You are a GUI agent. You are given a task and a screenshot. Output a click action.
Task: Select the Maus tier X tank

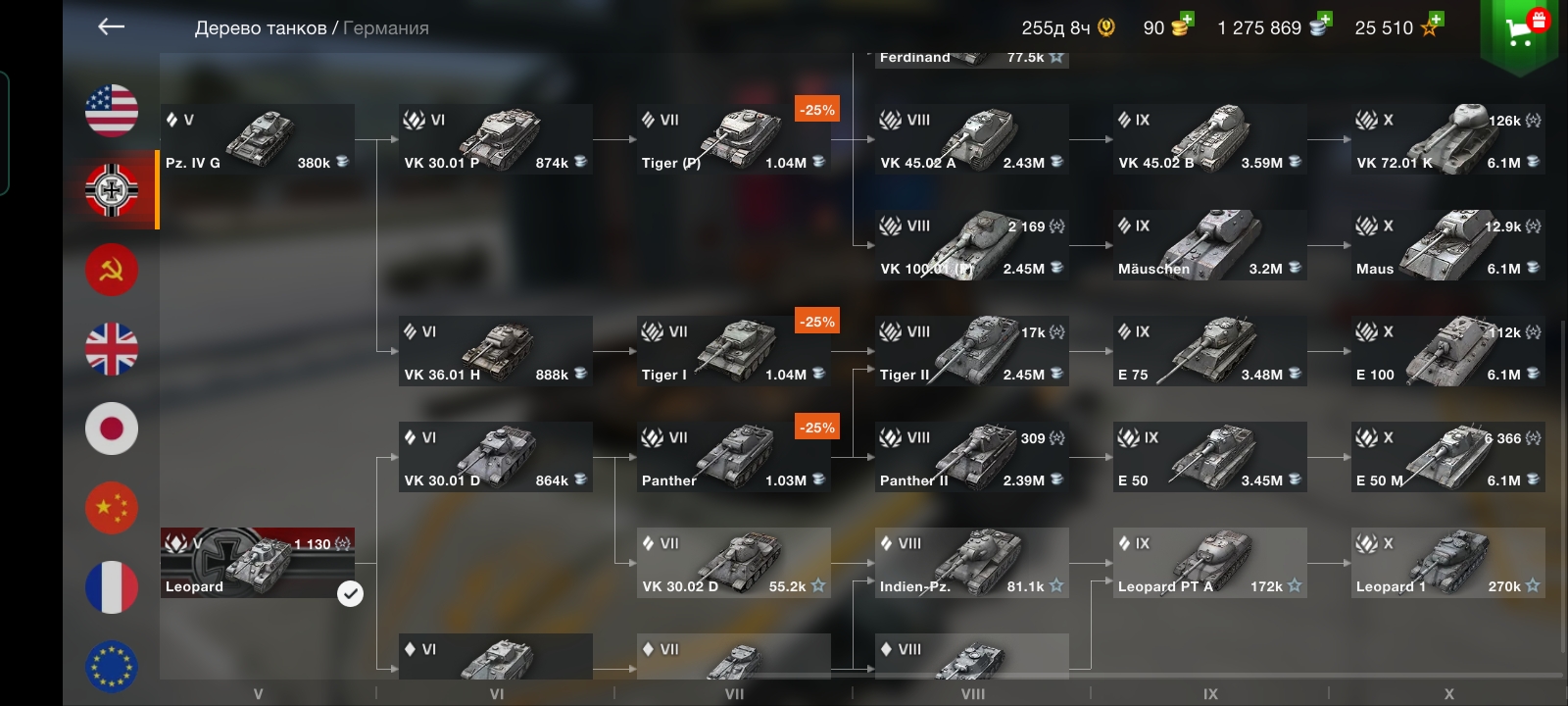tap(1447, 245)
